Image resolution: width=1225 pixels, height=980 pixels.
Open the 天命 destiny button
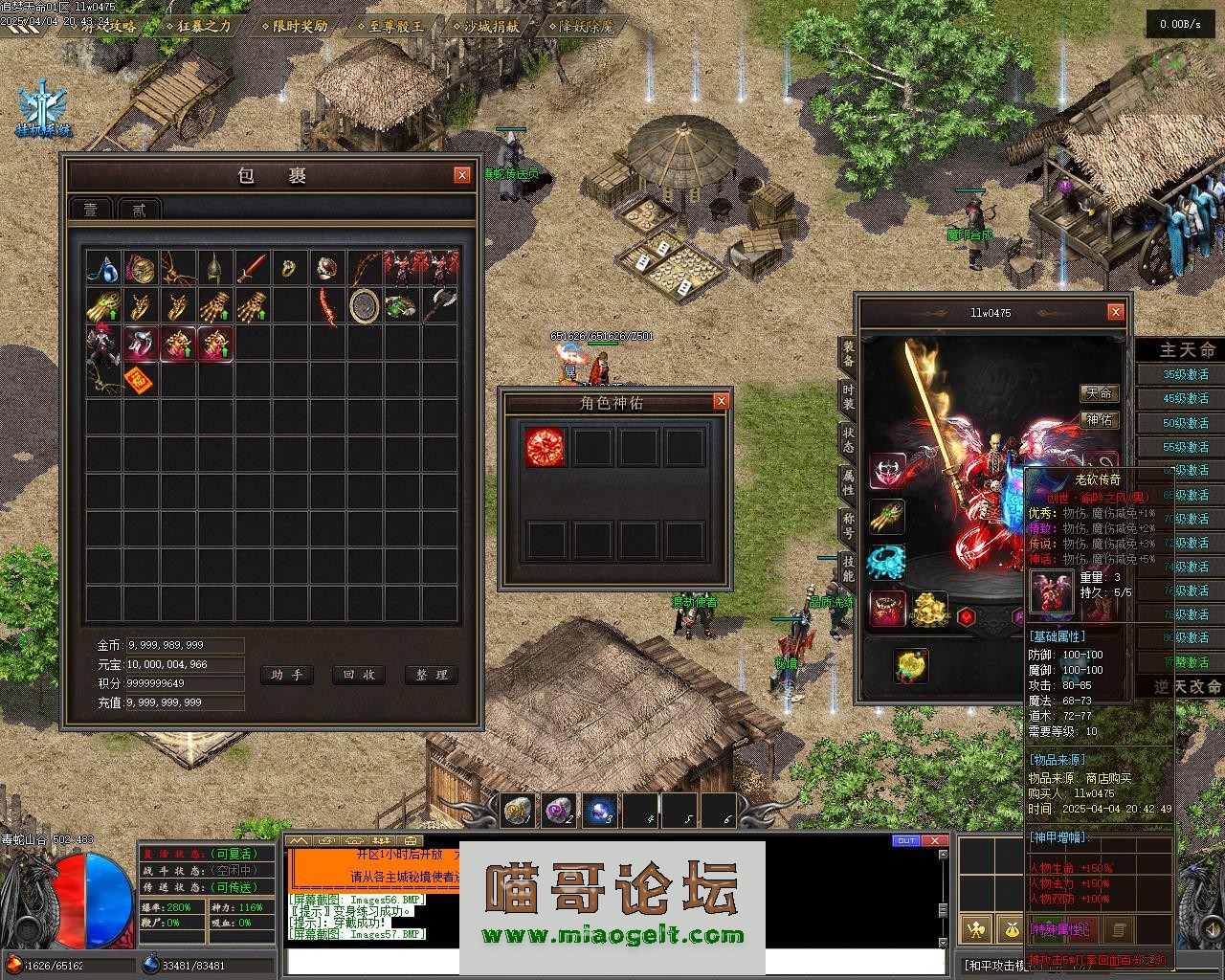[x=1099, y=393]
